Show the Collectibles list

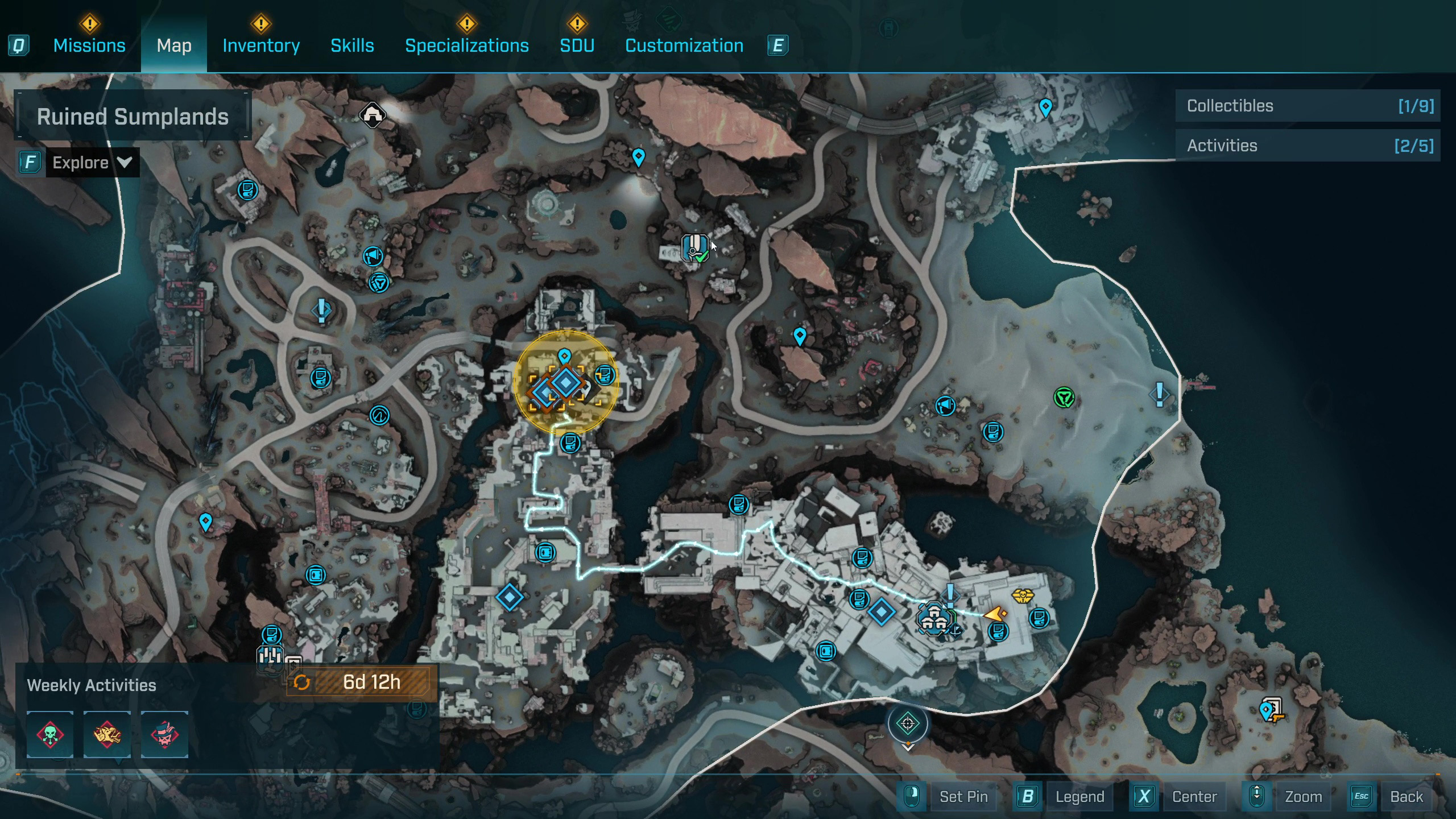point(1307,106)
